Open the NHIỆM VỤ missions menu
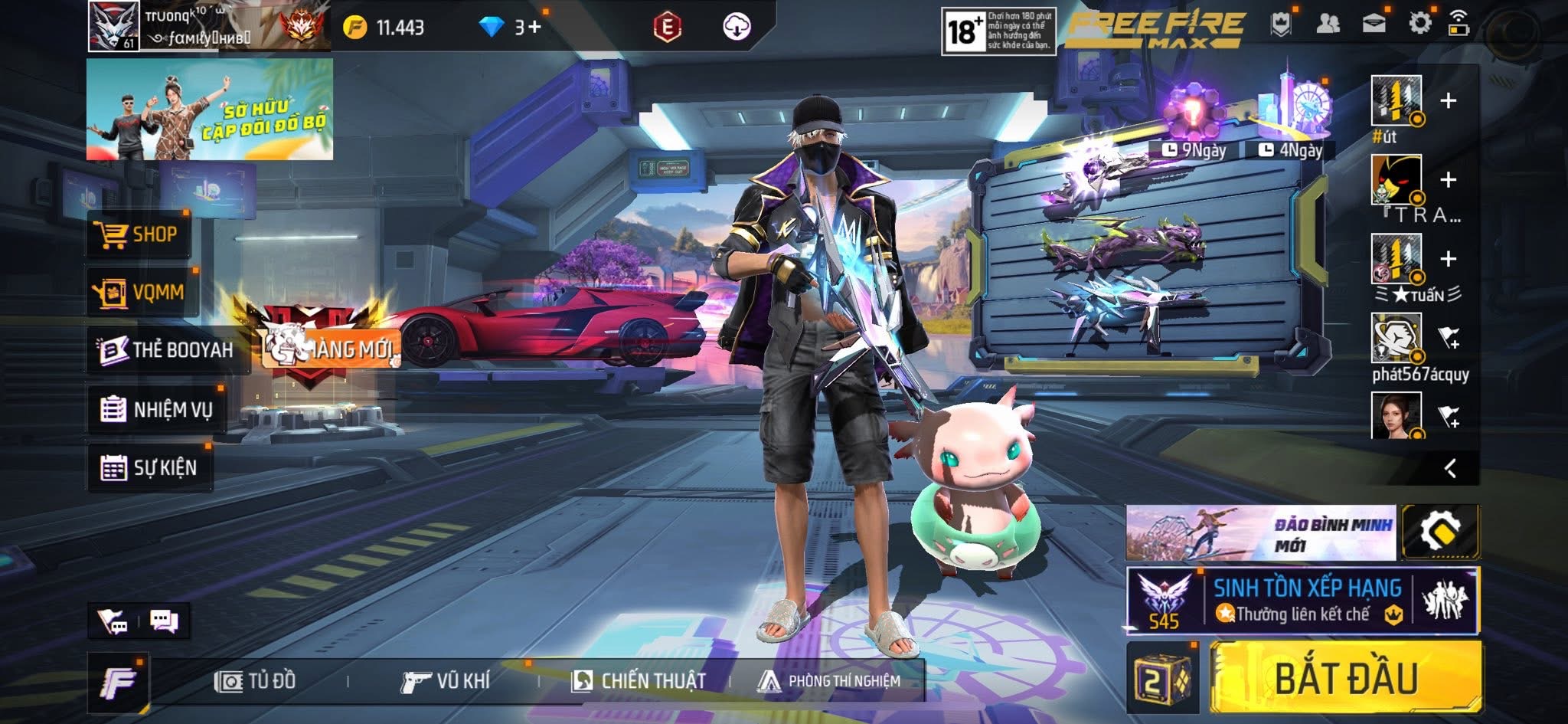 tap(157, 410)
